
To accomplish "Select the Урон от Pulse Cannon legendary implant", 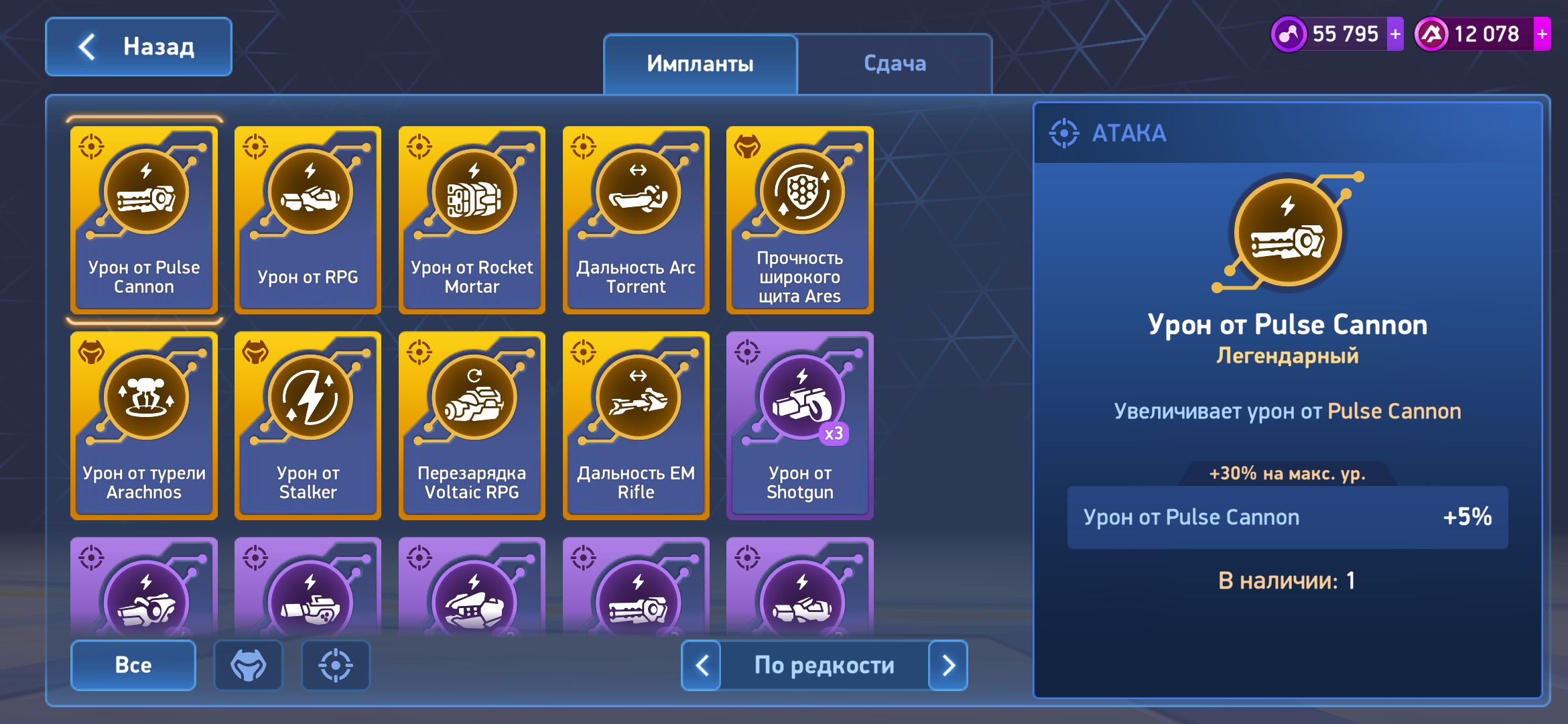I will 144,220.
